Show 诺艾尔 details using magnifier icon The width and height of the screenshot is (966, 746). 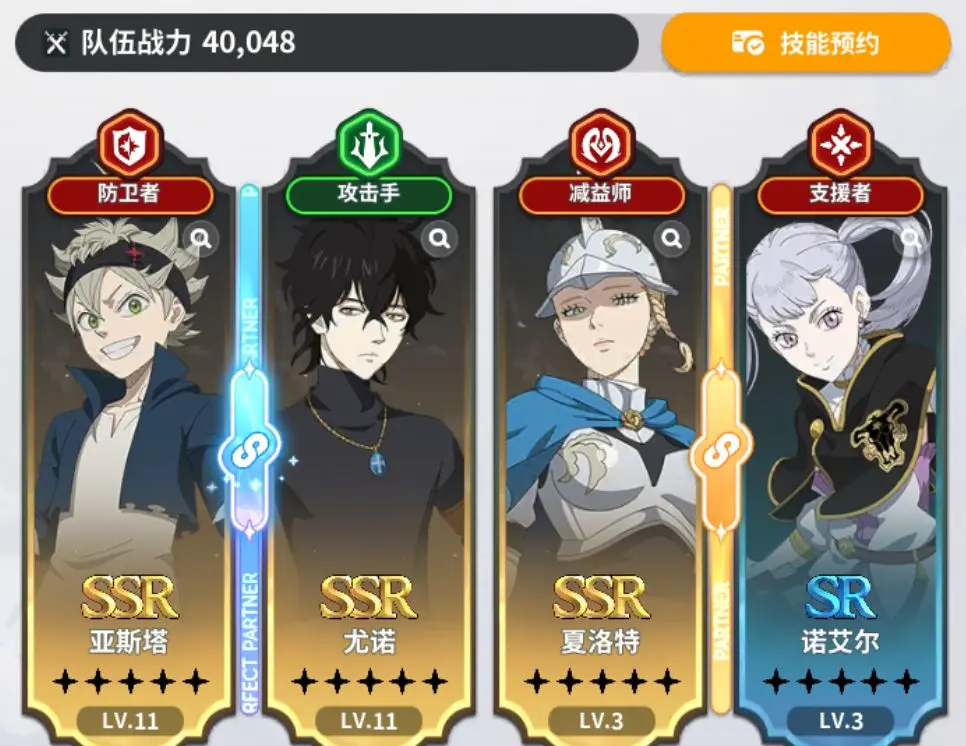(910, 238)
